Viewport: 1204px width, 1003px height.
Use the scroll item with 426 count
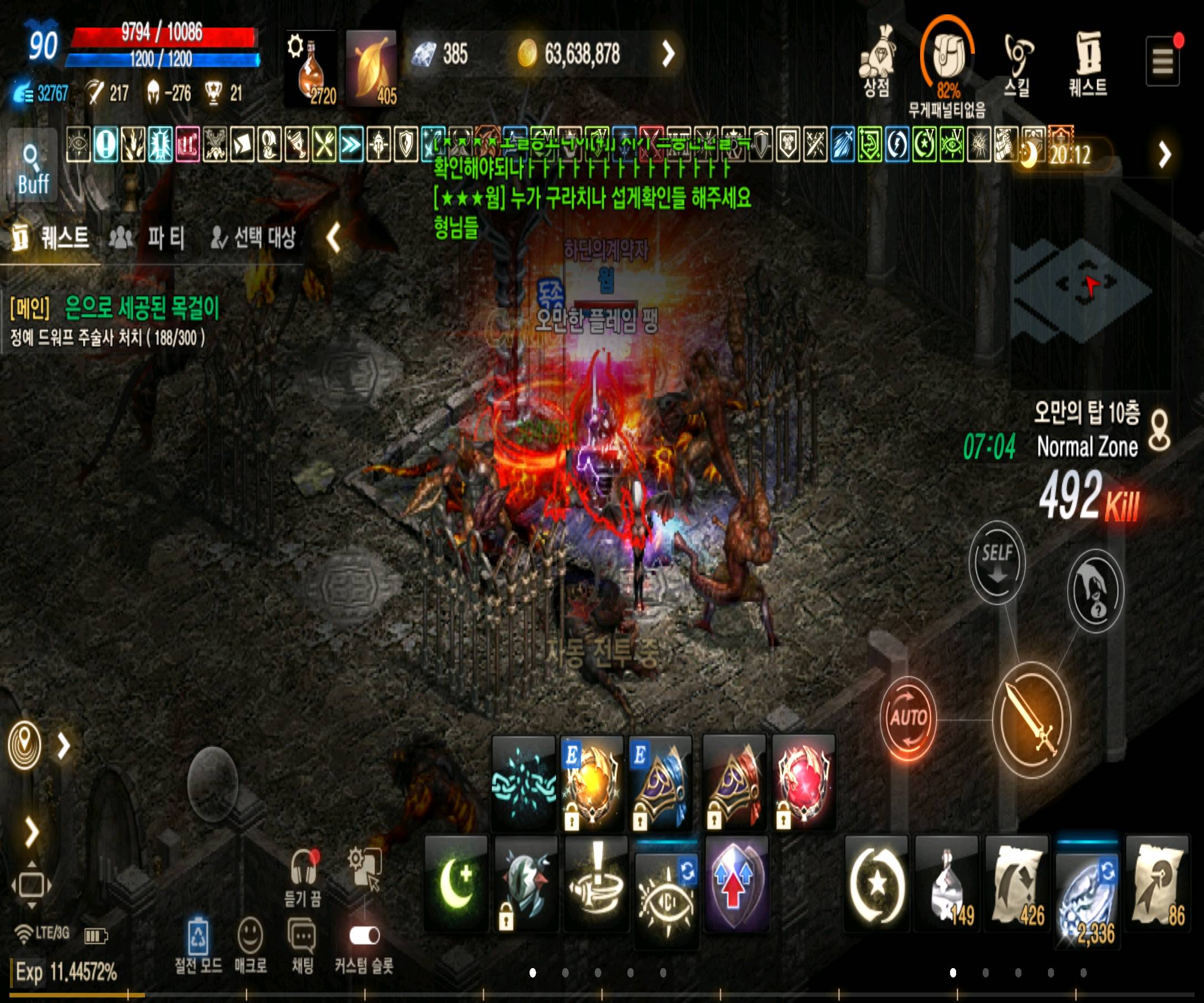point(1016,883)
